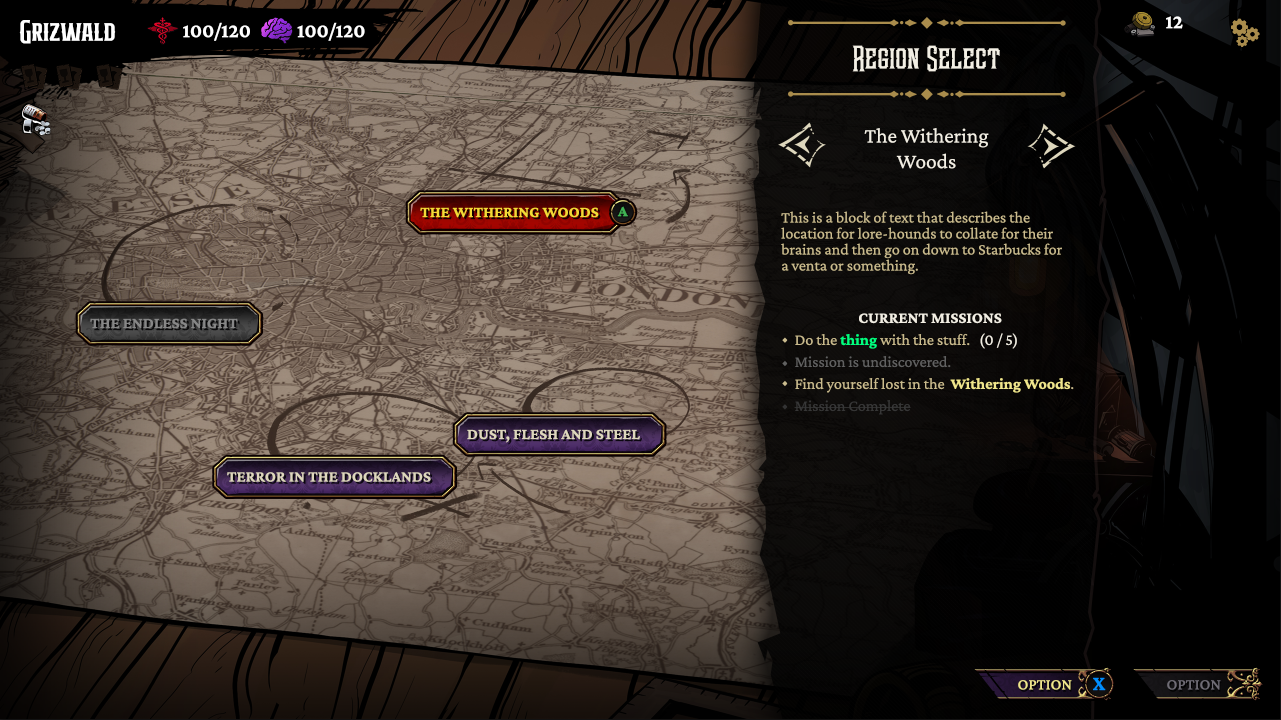Screen dimensions: 1281x720
Task: Open settings via the gear icon
Action: point(1244,32)
